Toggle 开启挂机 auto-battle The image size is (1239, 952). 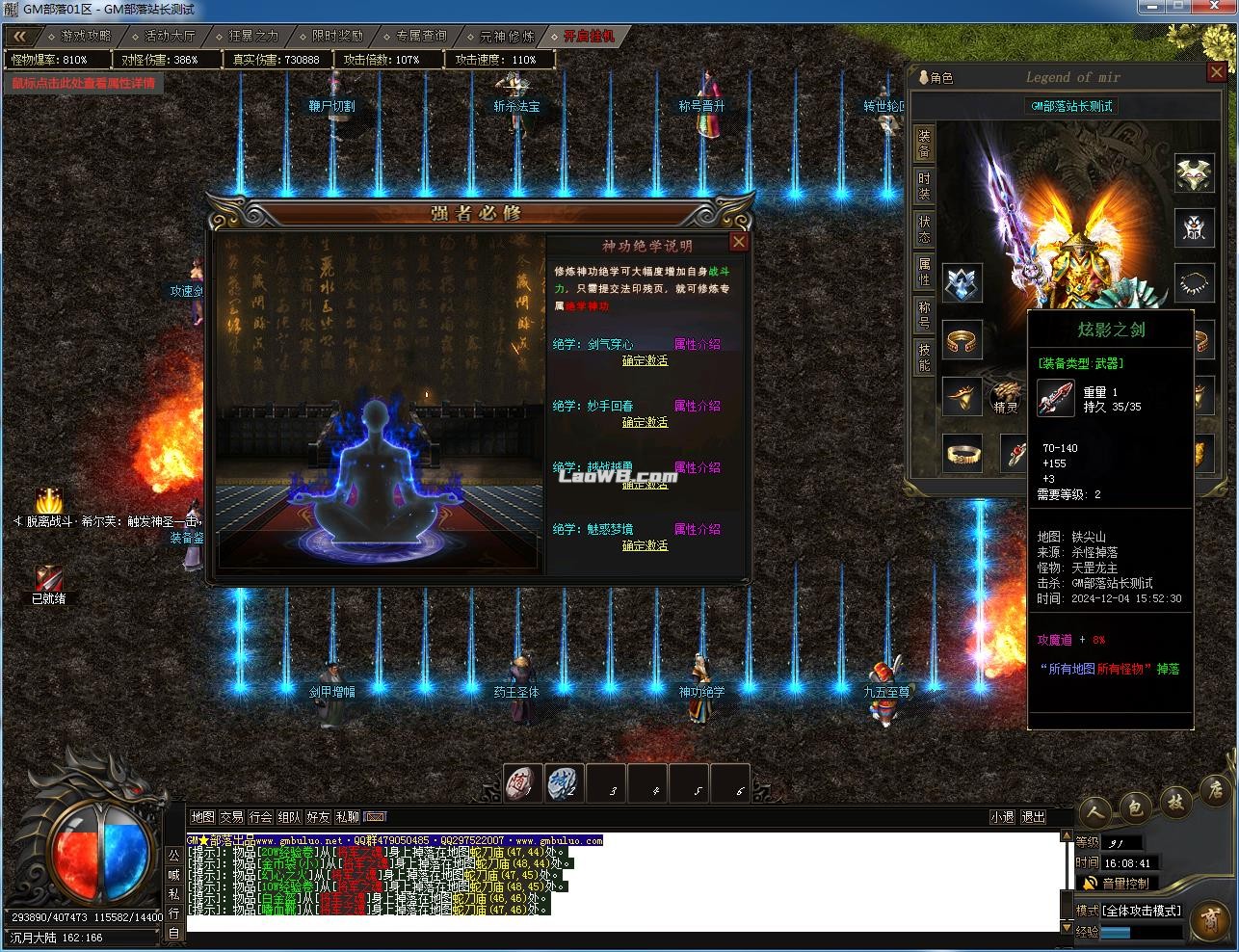589,37
